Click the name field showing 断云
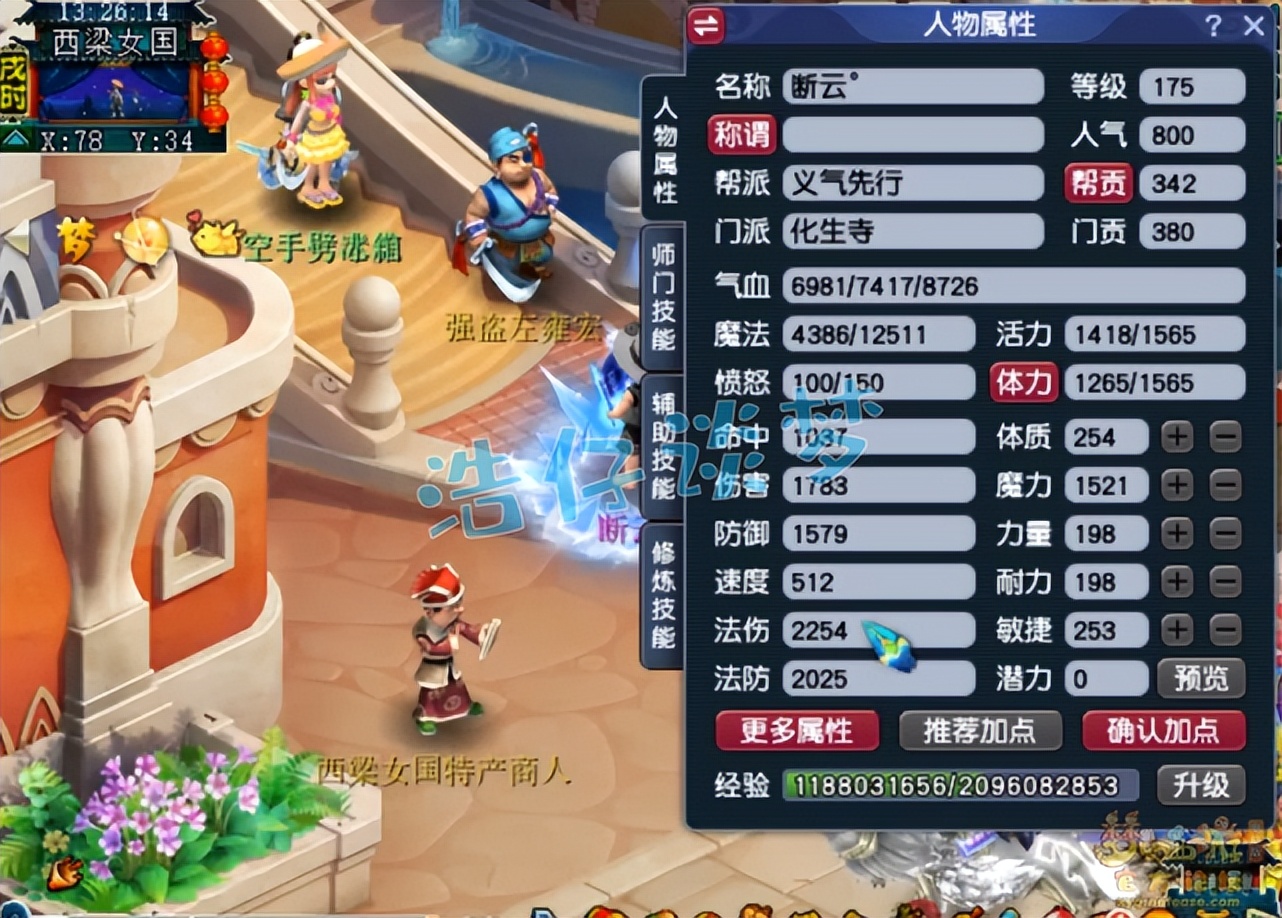 pos(913,86)
